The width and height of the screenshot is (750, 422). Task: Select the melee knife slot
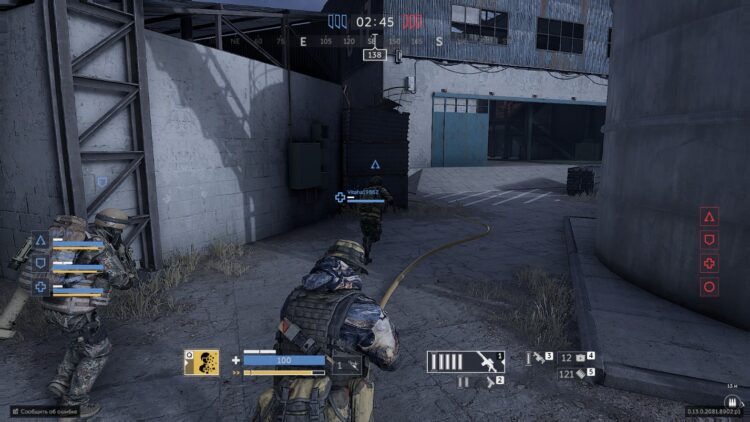(541, 357)
